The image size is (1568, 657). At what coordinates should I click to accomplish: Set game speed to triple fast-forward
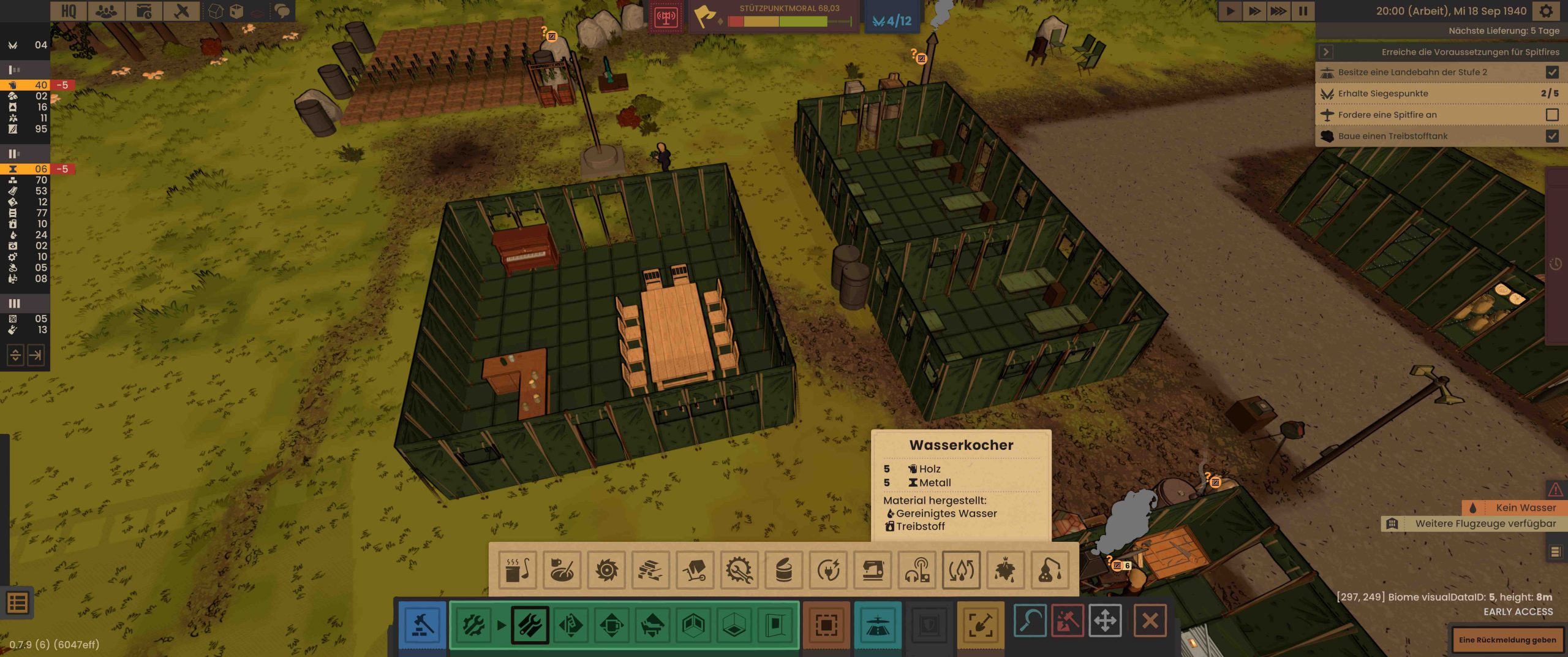pyautogui.click(x=1278, y=11)
